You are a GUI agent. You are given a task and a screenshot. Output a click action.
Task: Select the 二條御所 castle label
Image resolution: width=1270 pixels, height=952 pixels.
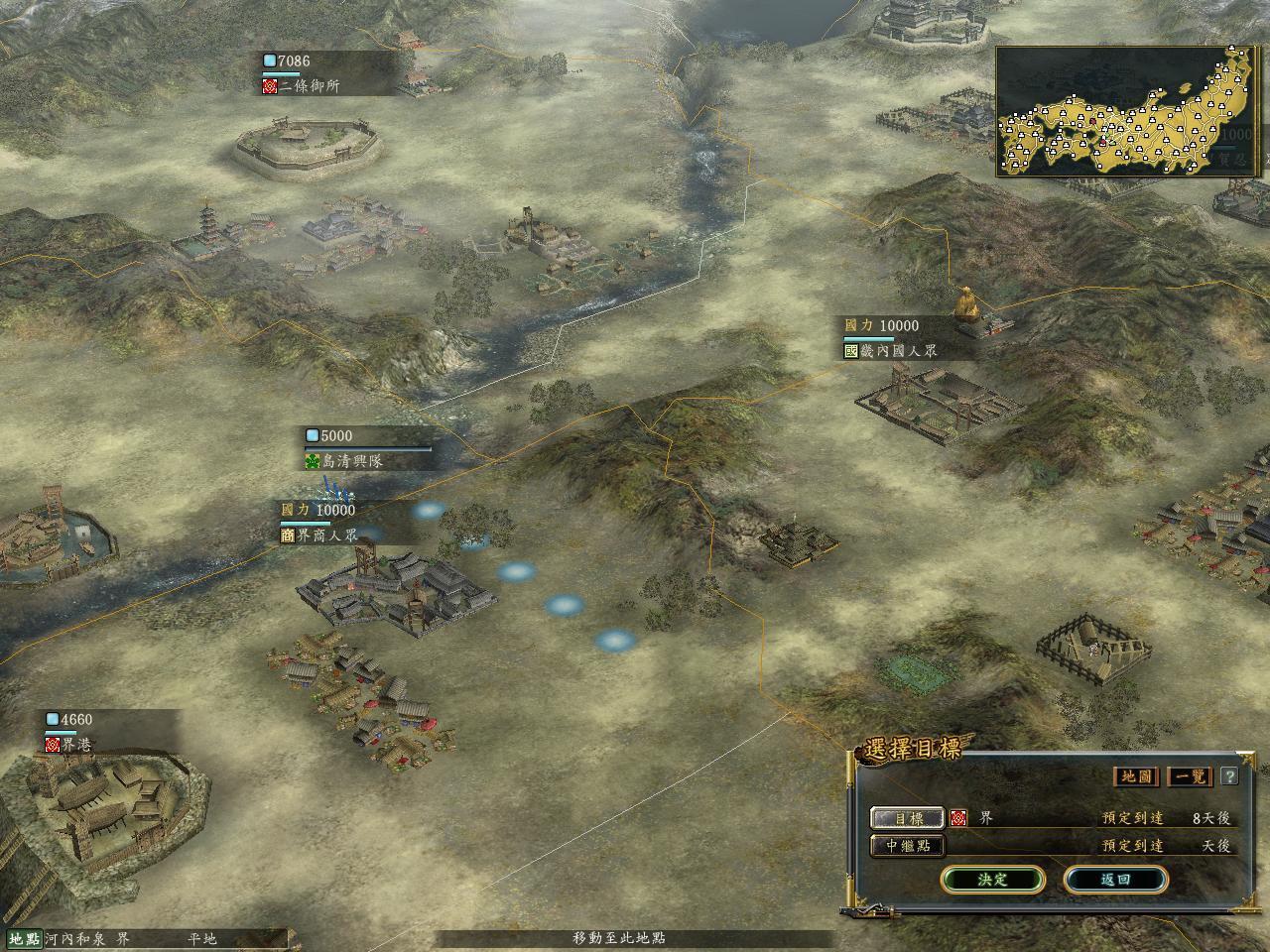(308, 86)
